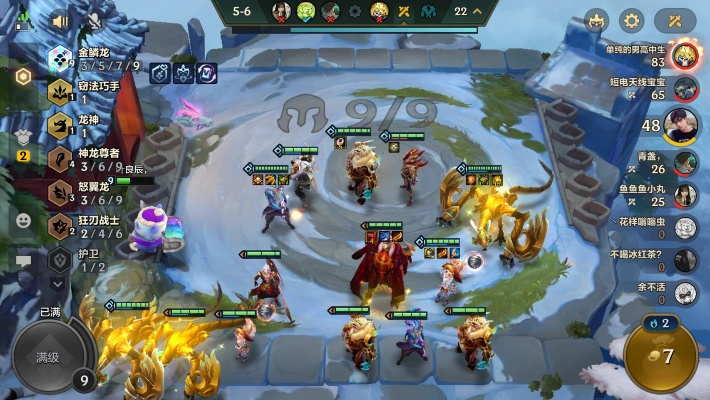
Task: Open the 神龙尊者 trait info
Action: [95, 159]
